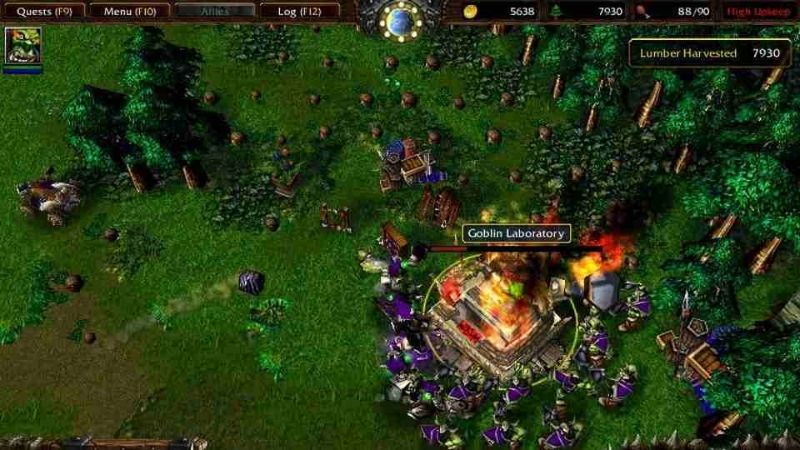Viewport: 800px width, 450px height.
Task: Select the orc hero portrait icon
Action: pos(22,47)
